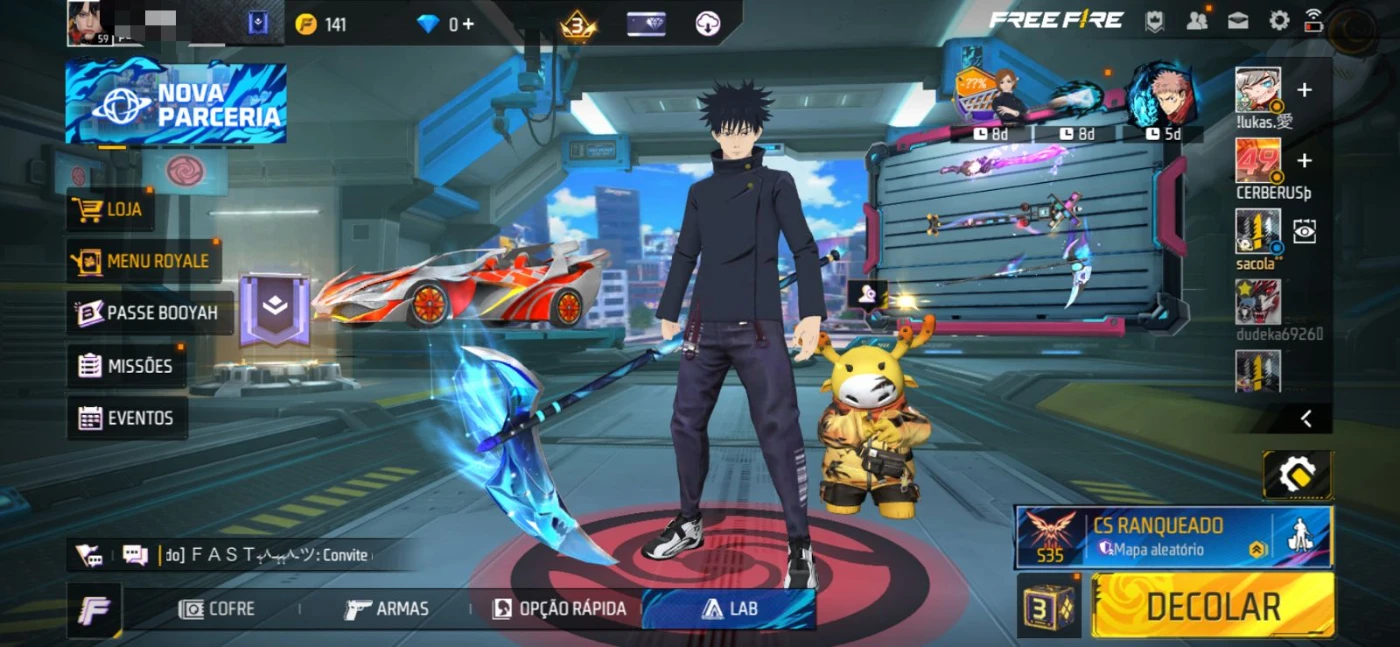Viewport: 1400px width, 647px height.
Task: Invite !lukas with the plus button
Action: pyautogui.click(x=1304, y=91)
